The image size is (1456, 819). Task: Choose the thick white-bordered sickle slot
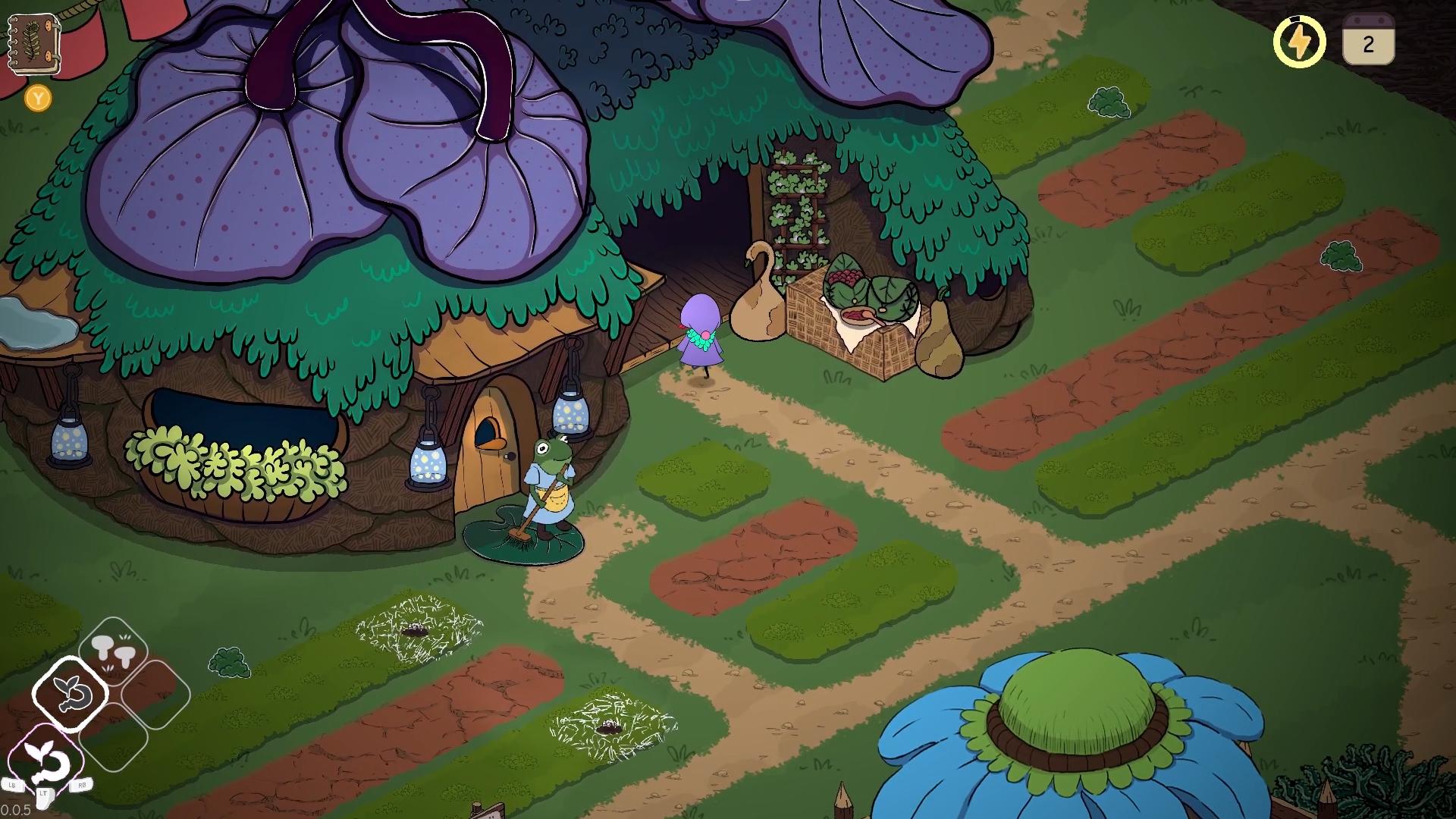tap(71, 694)
